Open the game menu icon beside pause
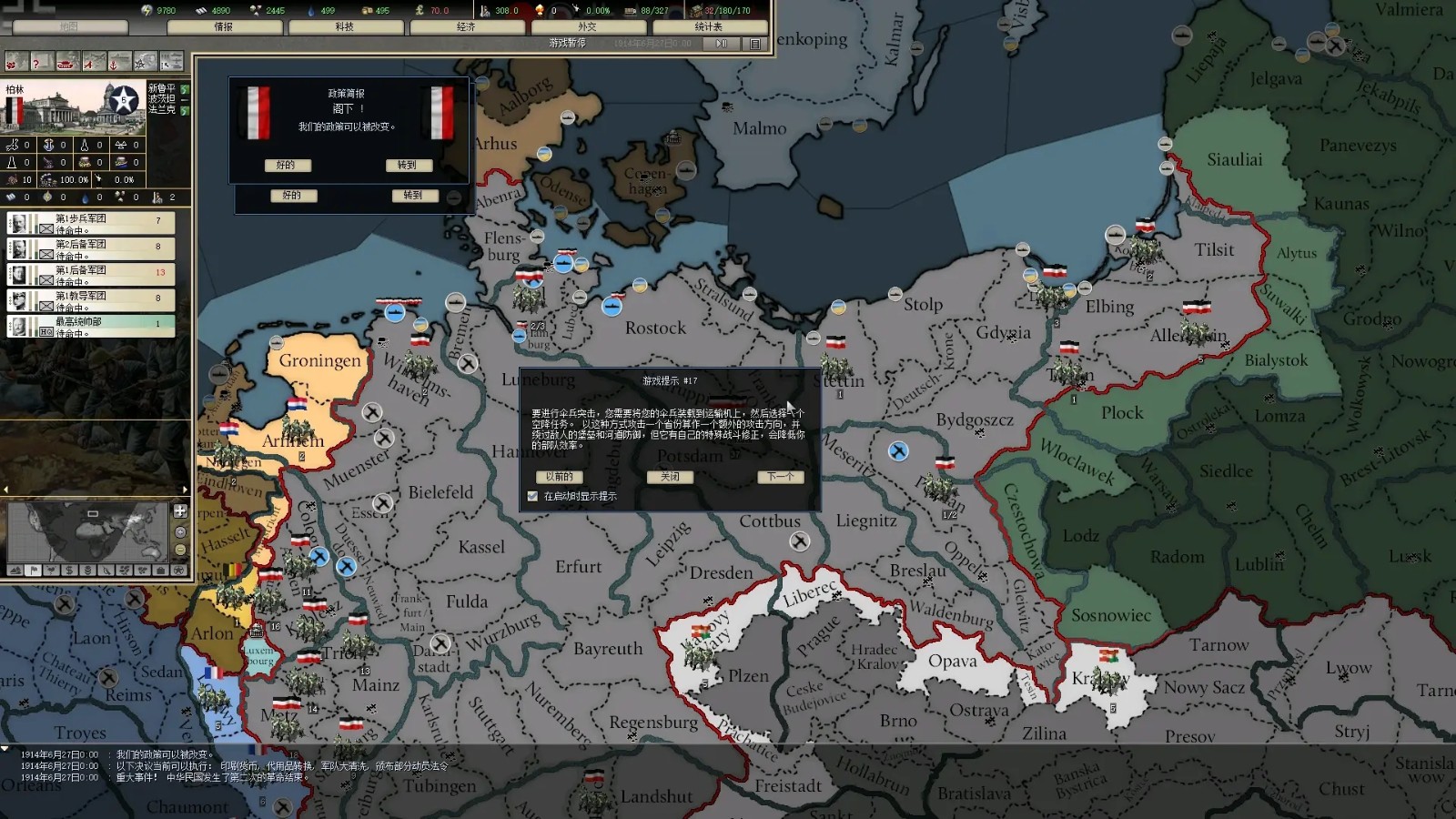This screenshot has height=819, width=1456. pyautogui.click(x=754, y=44)
